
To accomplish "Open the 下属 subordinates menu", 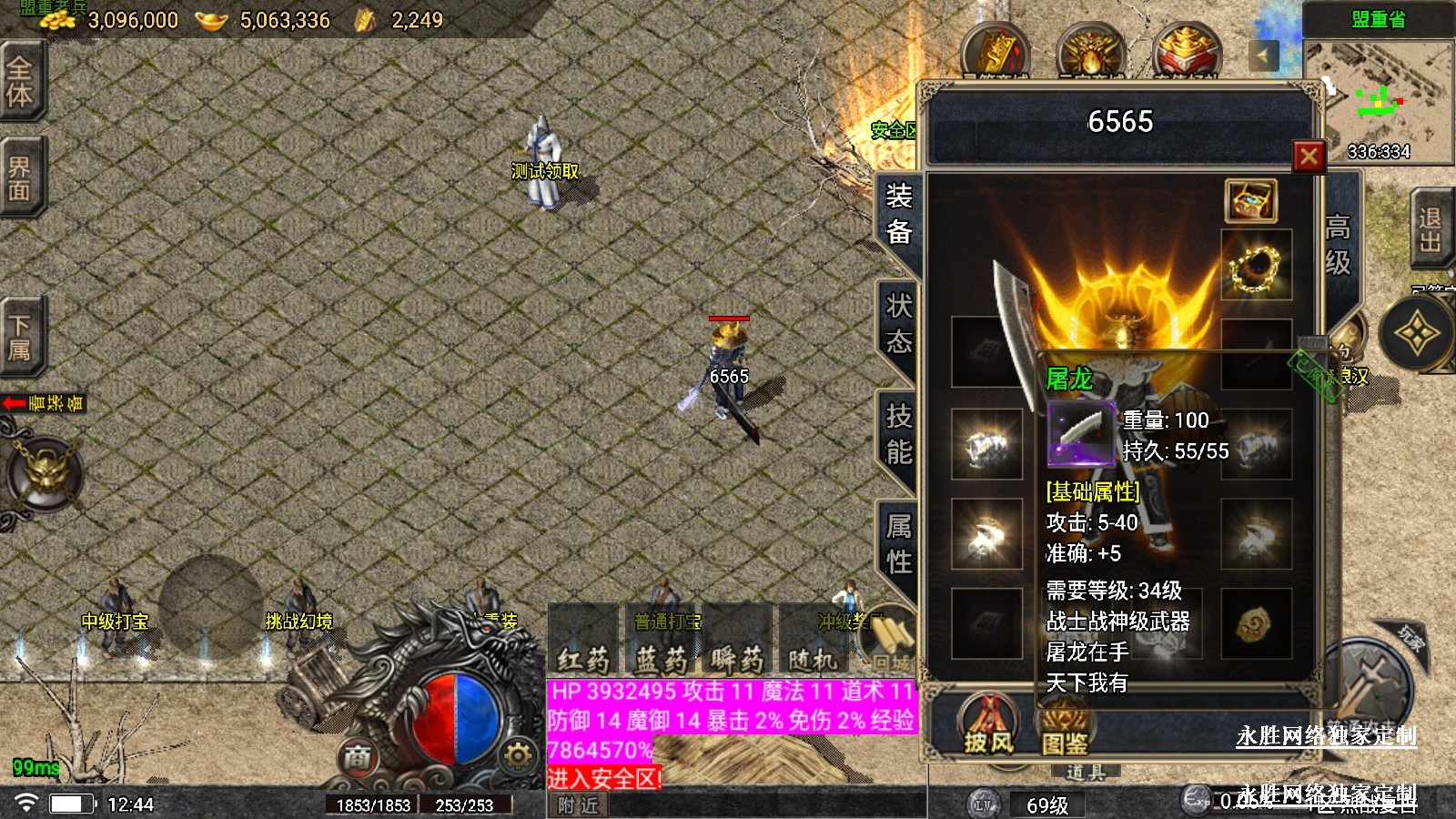I will pyautogui.click(x=20, y=337).
